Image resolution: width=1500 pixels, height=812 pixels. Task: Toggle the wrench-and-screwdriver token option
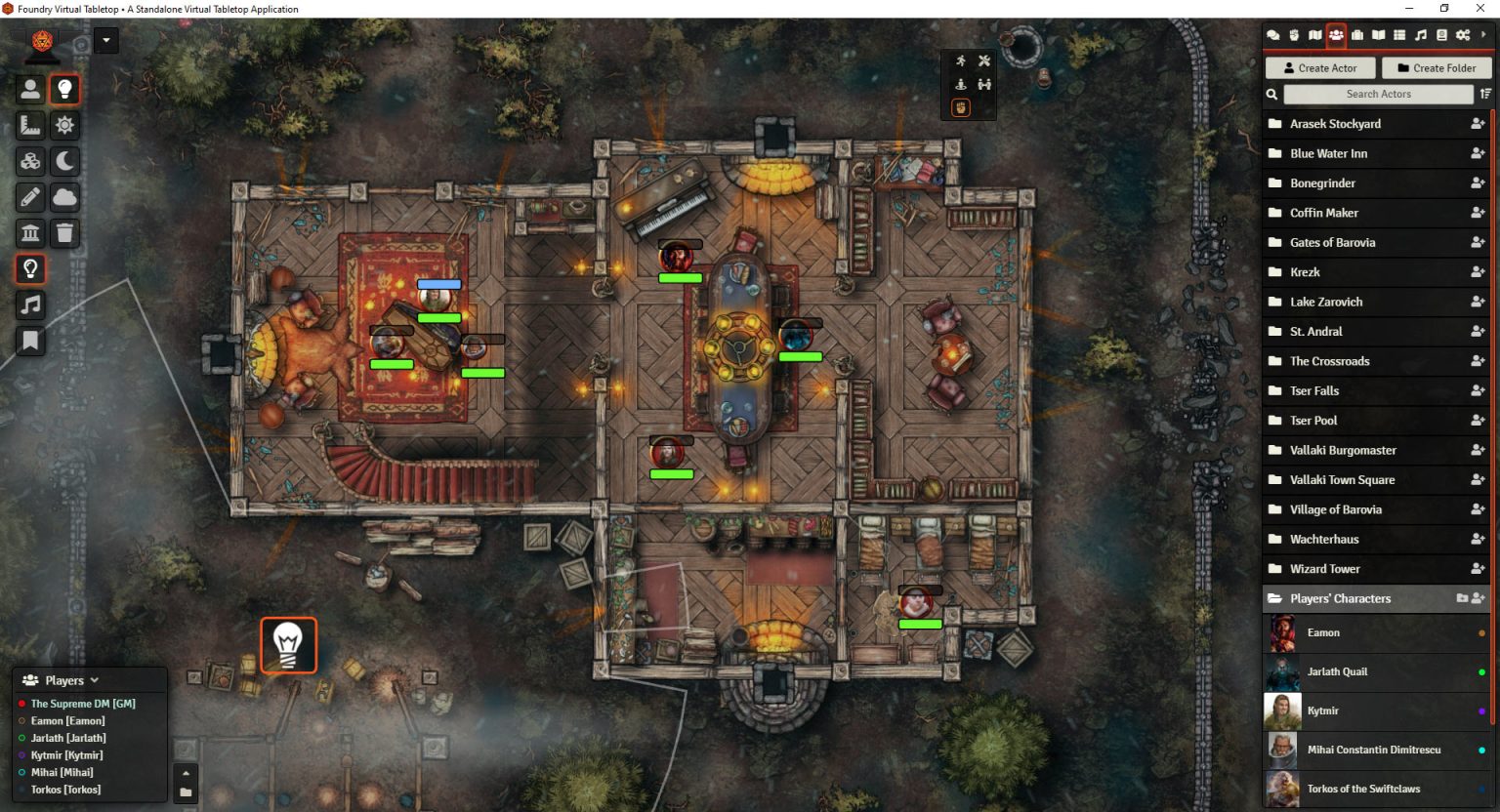click(x=984, y=61)
